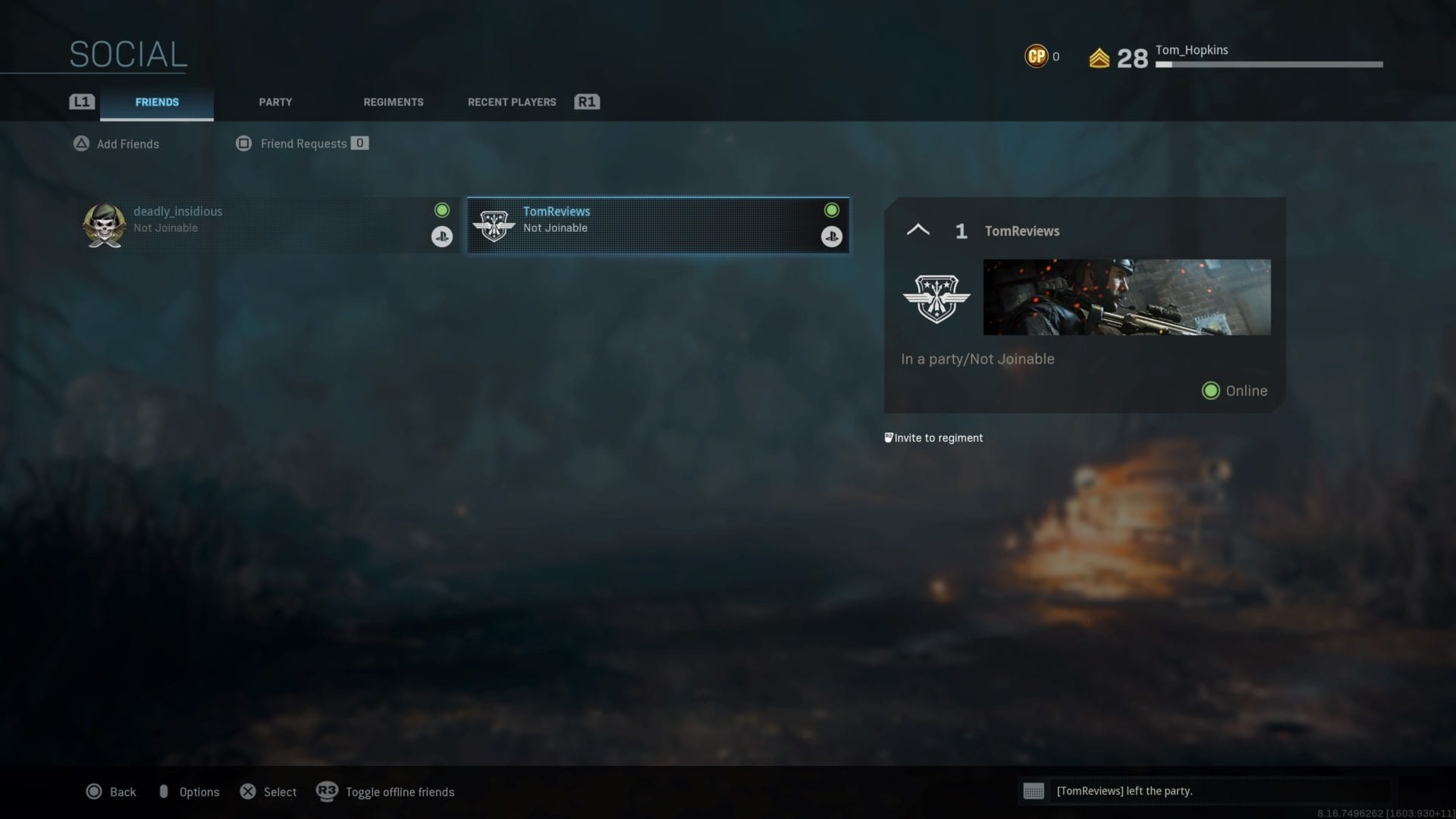Open the Regiments tab
1456x819 pixels.
pyautogui.click(x=393, y=102)
